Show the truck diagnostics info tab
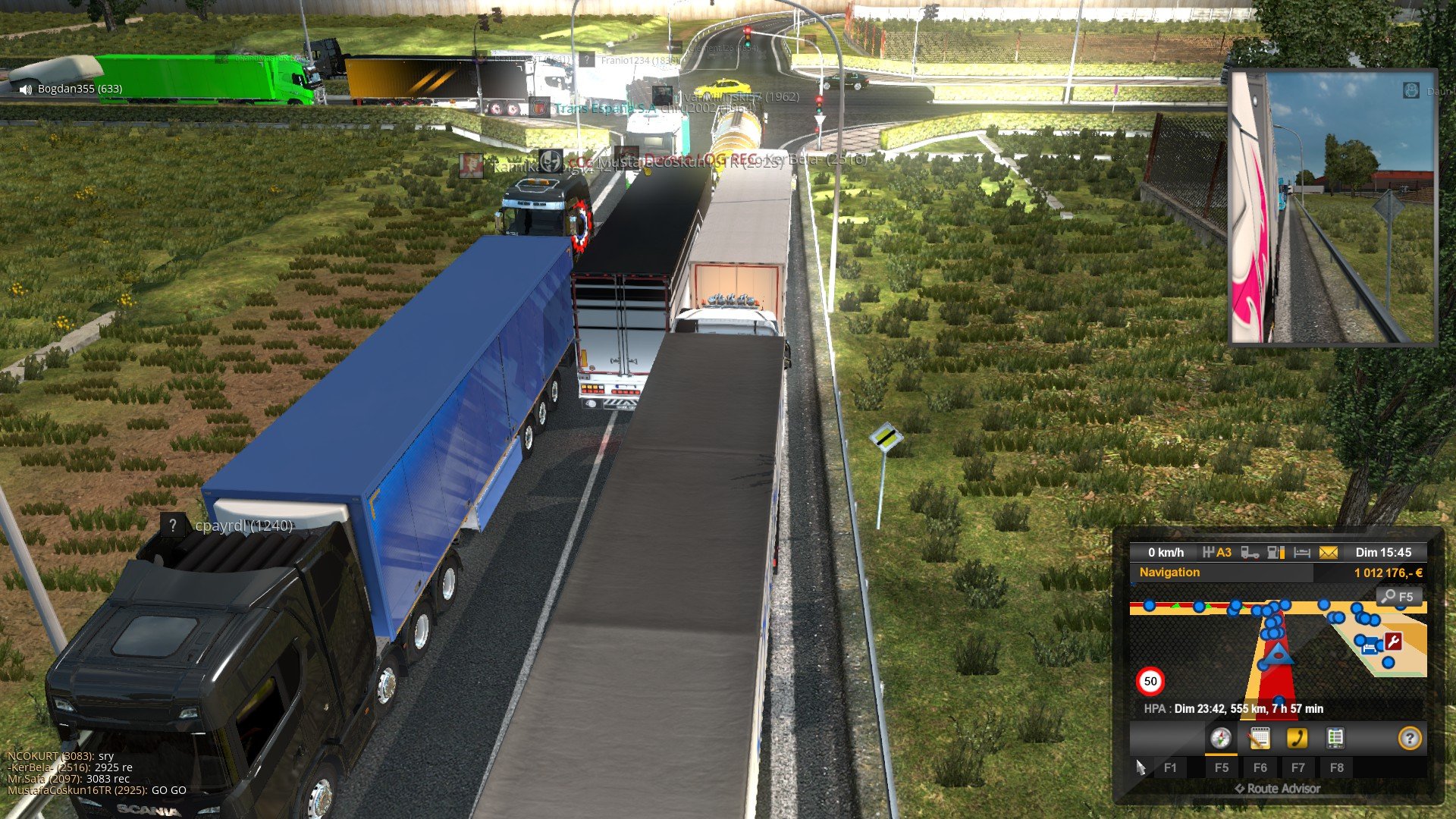This screenshot has height=819, width=1456. pyautogui.click(x=1335, y=738)
